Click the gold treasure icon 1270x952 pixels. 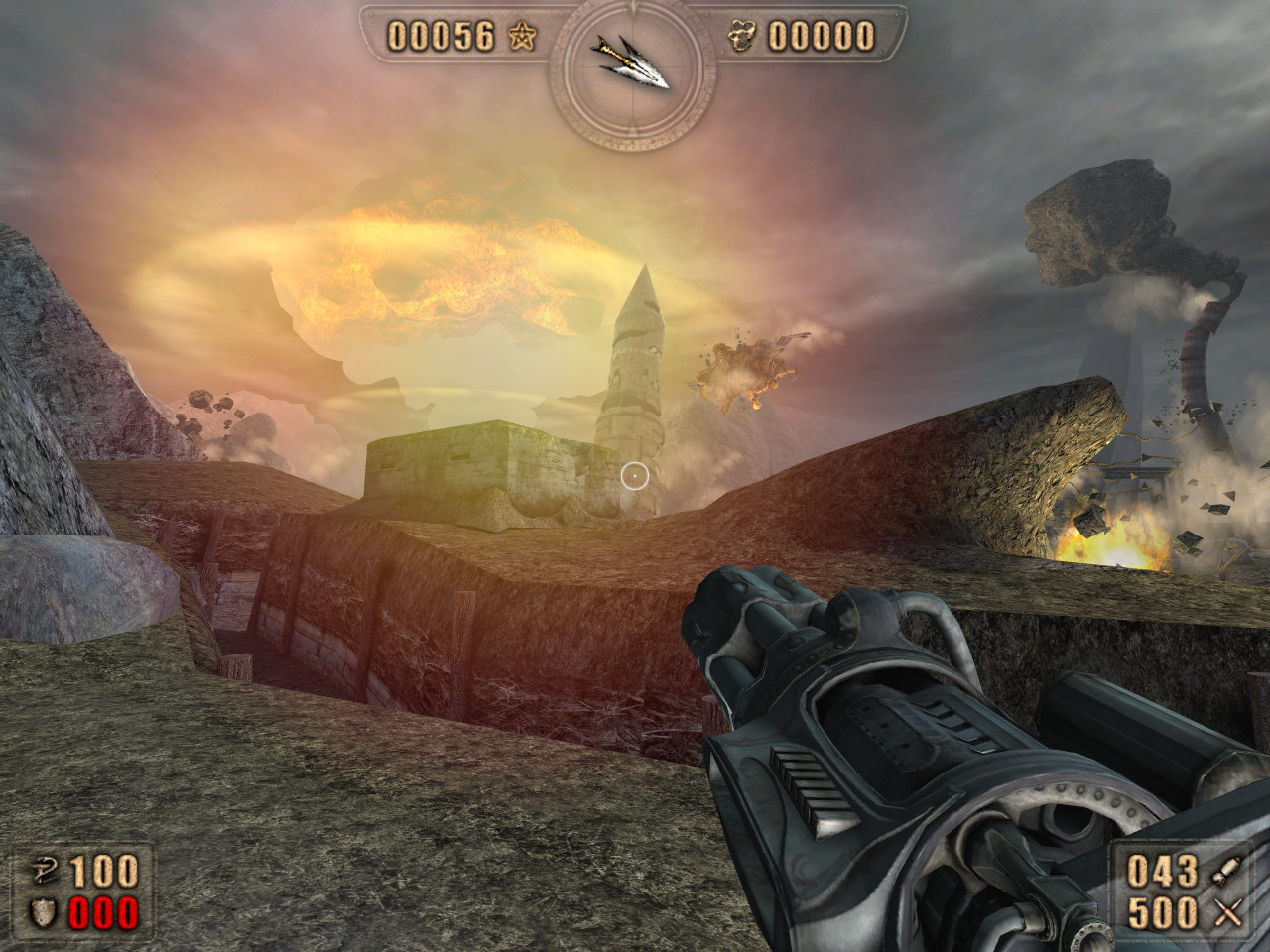click(745, 38)
